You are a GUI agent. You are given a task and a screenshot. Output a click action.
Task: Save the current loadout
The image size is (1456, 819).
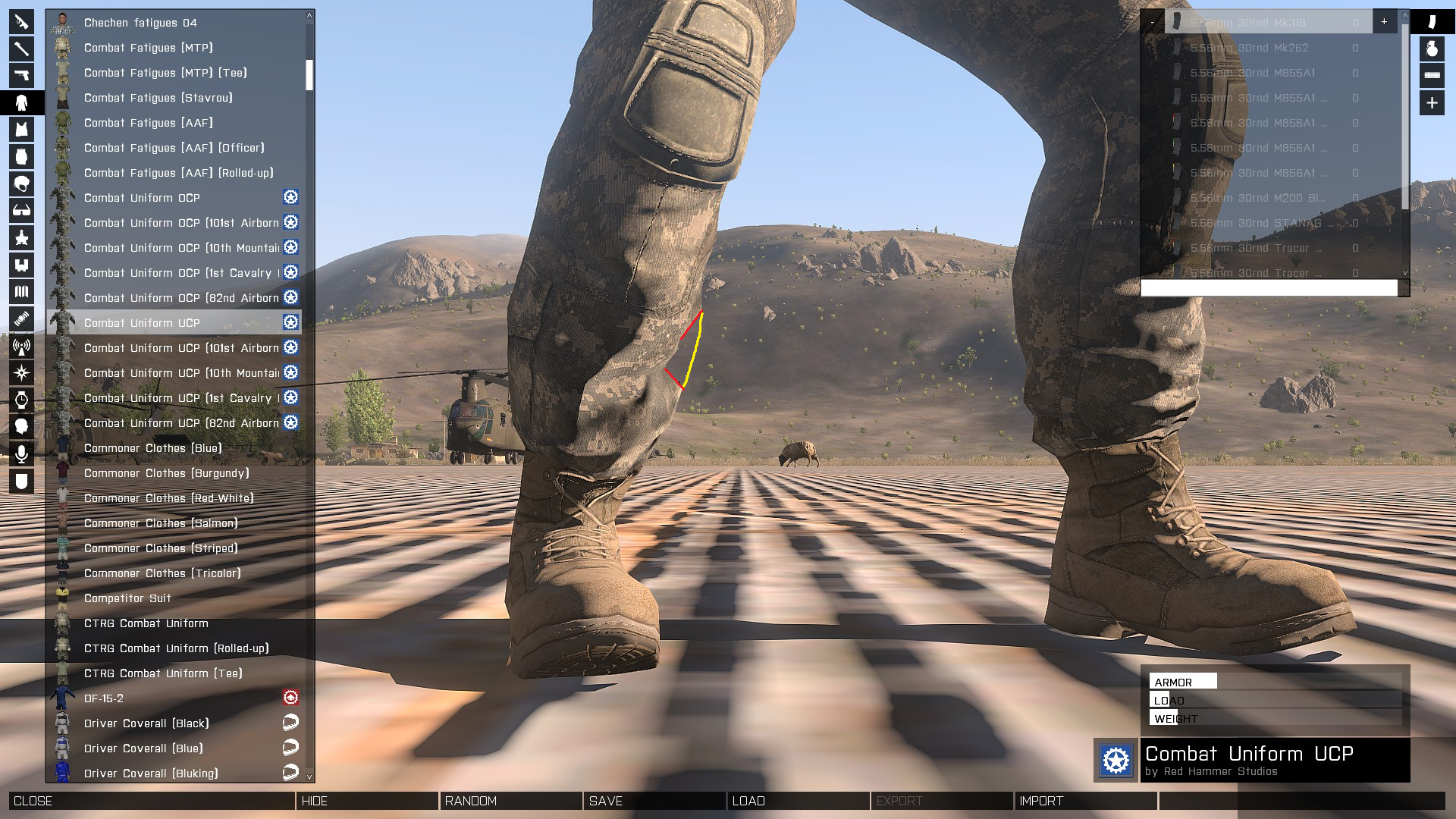[x=654, y=801]
